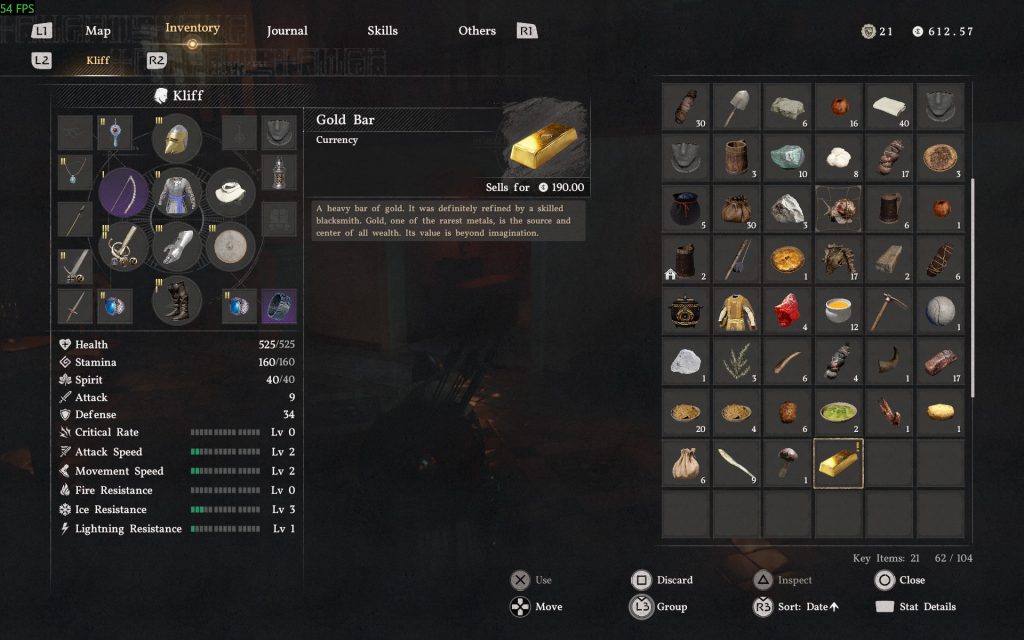
Task: Choose the chest armor equipment slot
Action: (177, 191)
